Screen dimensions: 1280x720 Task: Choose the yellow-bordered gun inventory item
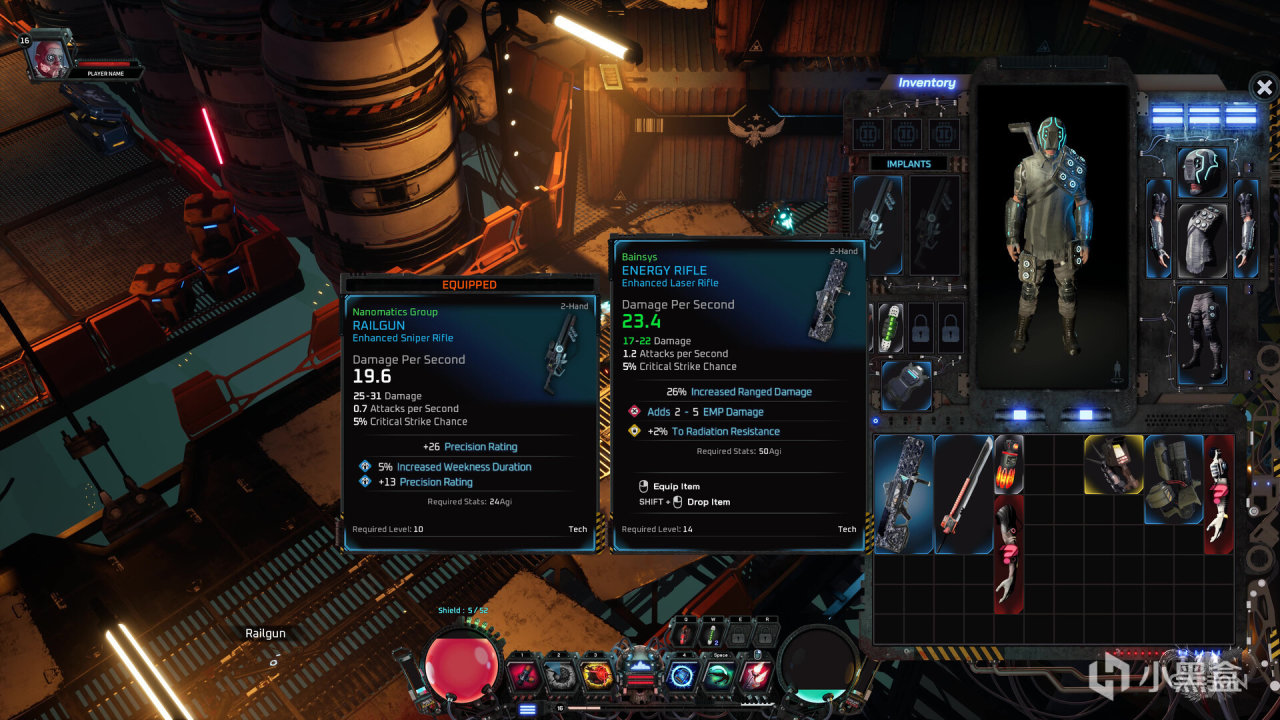tap(1113, 464)
